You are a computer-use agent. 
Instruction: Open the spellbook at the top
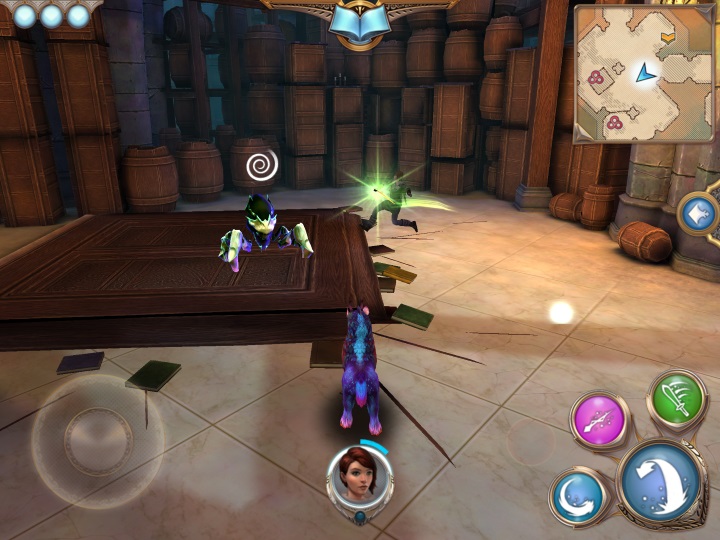tap(359, 22)
